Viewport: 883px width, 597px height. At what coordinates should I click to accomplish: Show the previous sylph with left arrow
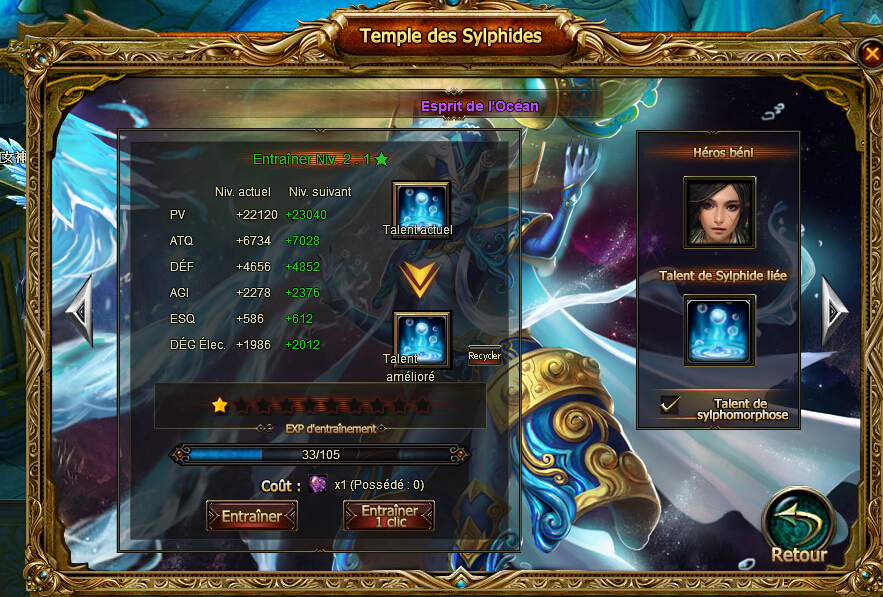[79, 310]
